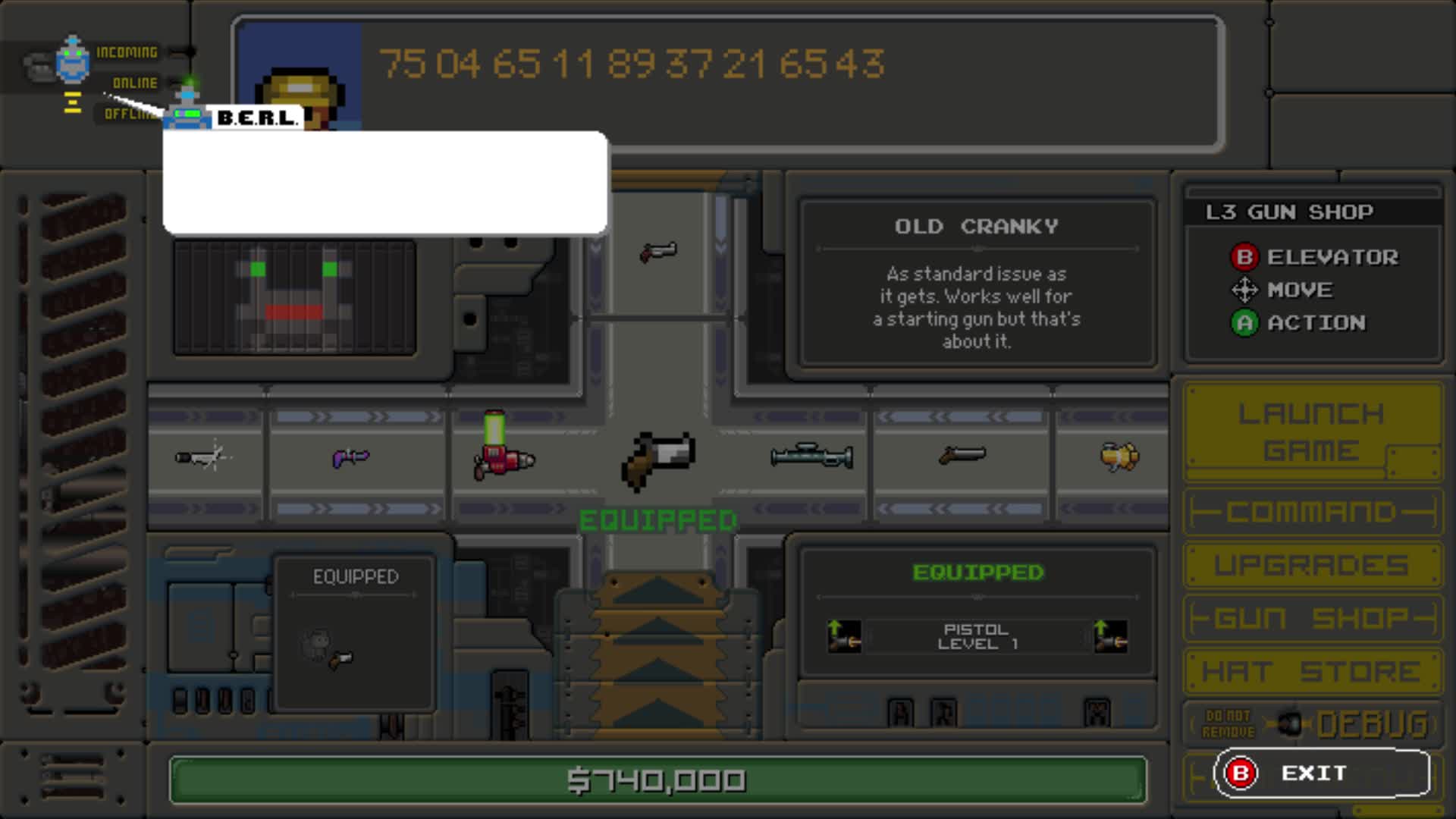Screen dimensions: 1456x819
Task: Toggle the INCOMING transmission indicator
Action: 127,52
